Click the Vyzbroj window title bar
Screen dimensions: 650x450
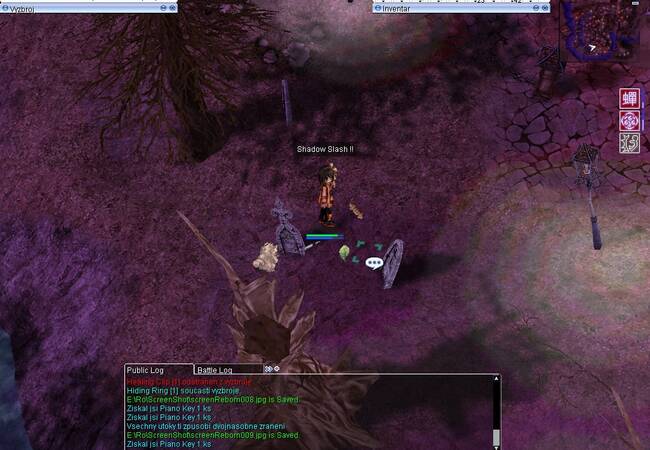(80, 7)
